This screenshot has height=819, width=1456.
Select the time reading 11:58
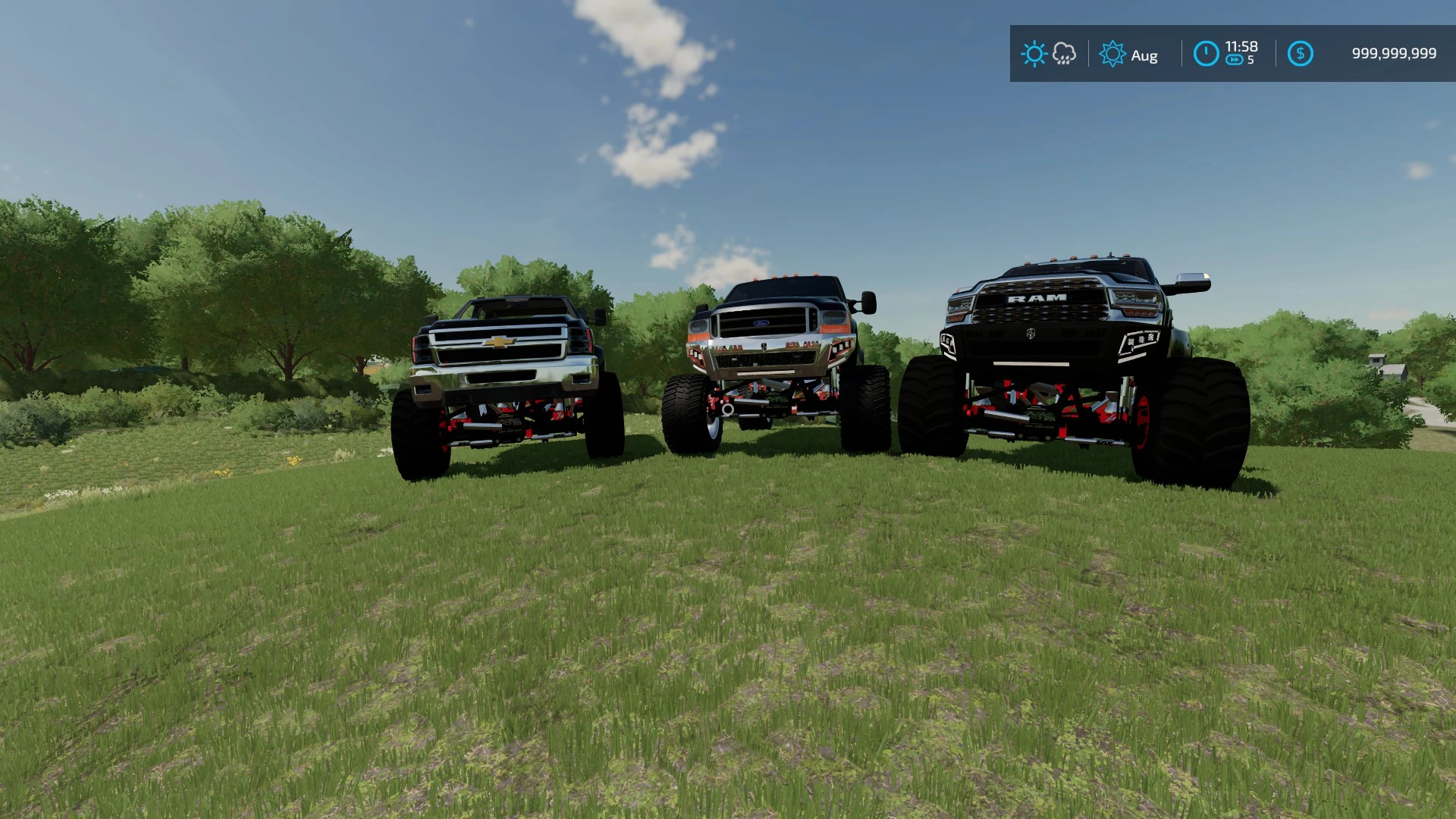pos(1242,47)
